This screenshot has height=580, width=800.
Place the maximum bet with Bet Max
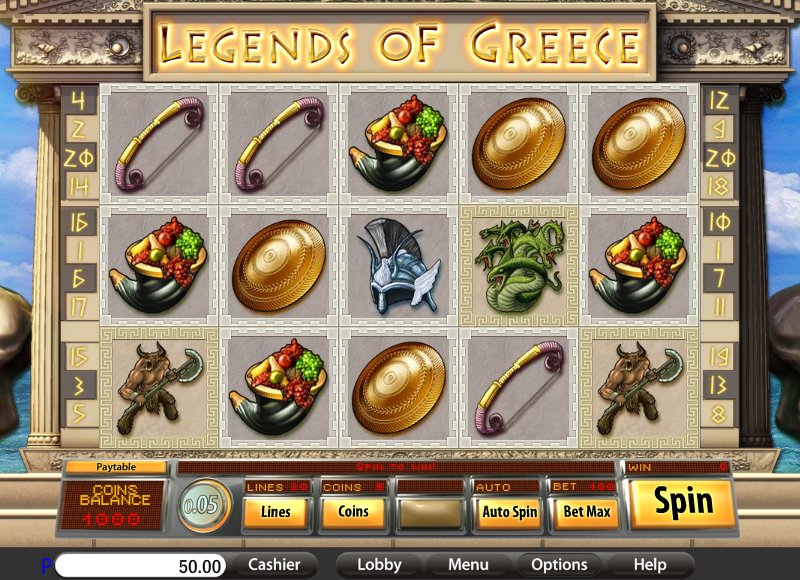click(x=586, y=512)
